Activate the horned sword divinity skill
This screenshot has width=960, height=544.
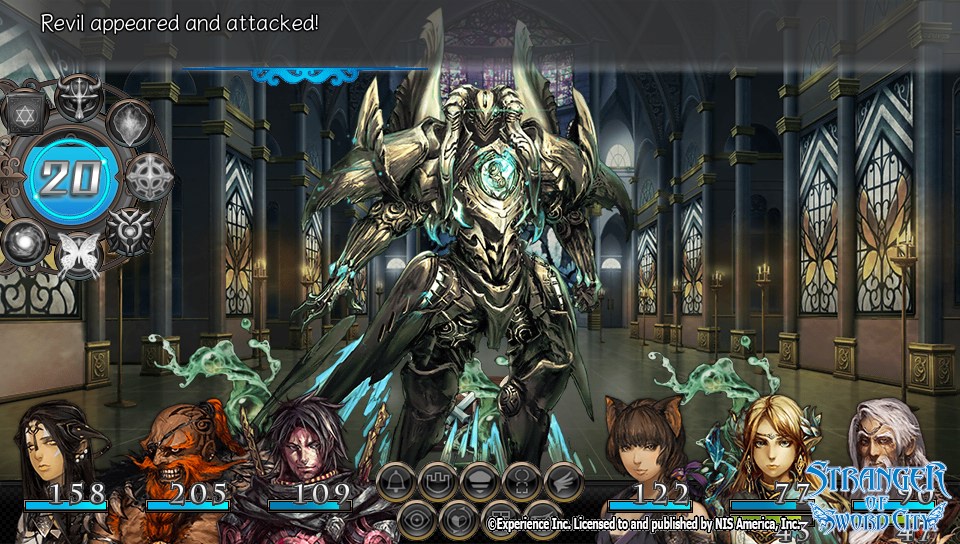79,97
